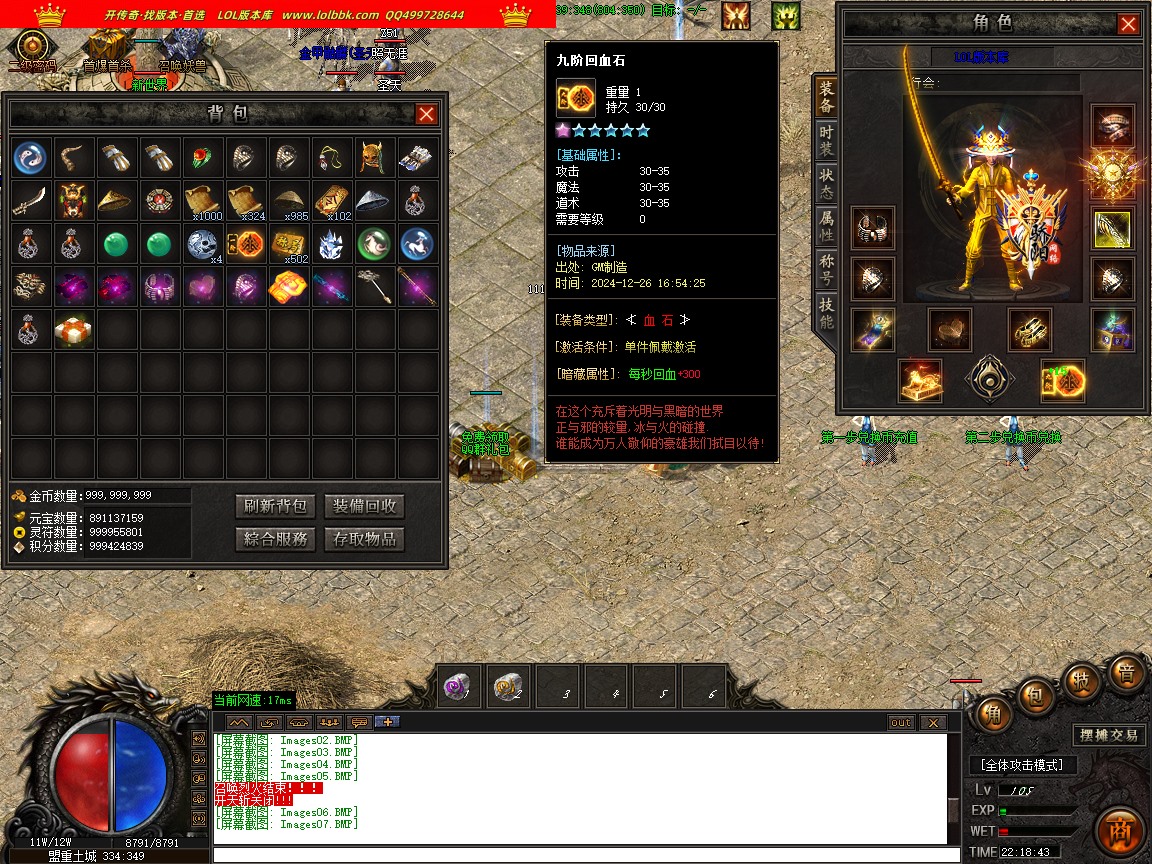Choose 存取物品 item storage button
1152x864 pixels.
click(364, 539)
